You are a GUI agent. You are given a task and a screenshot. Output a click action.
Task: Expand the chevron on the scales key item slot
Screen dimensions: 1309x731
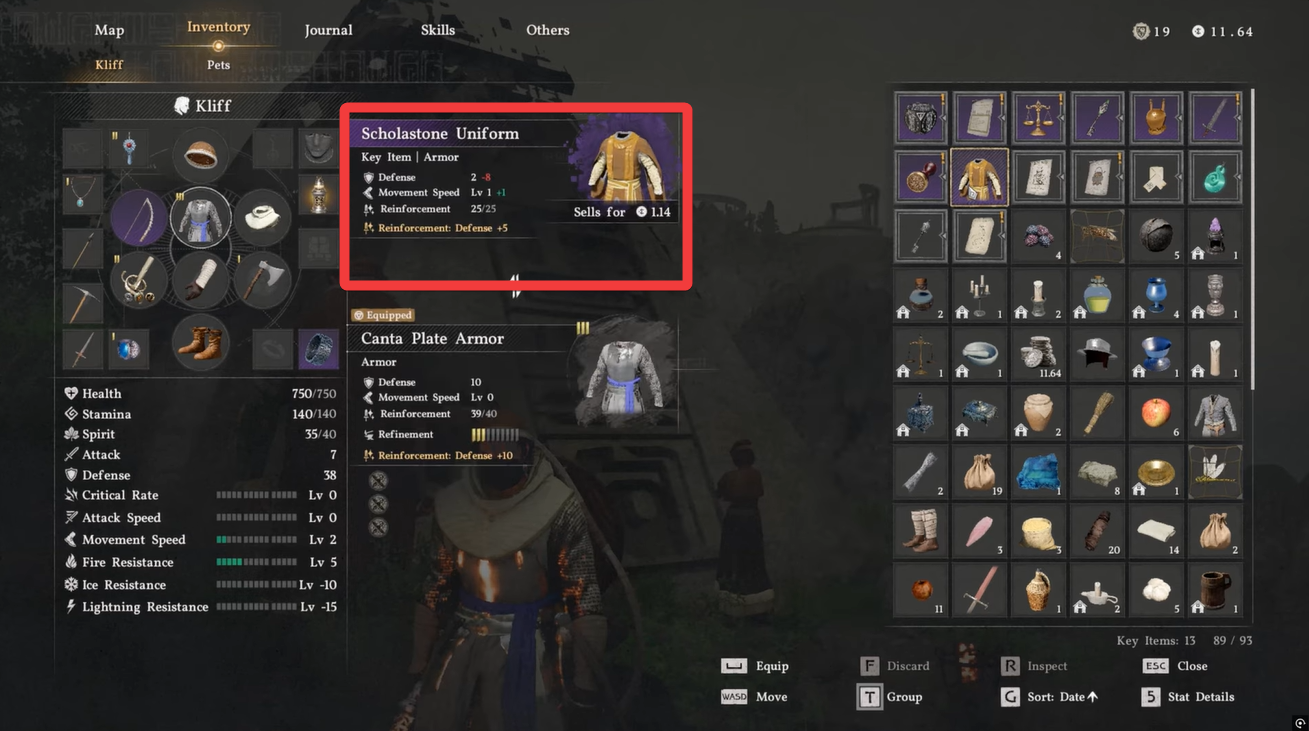pos(1062,118)
